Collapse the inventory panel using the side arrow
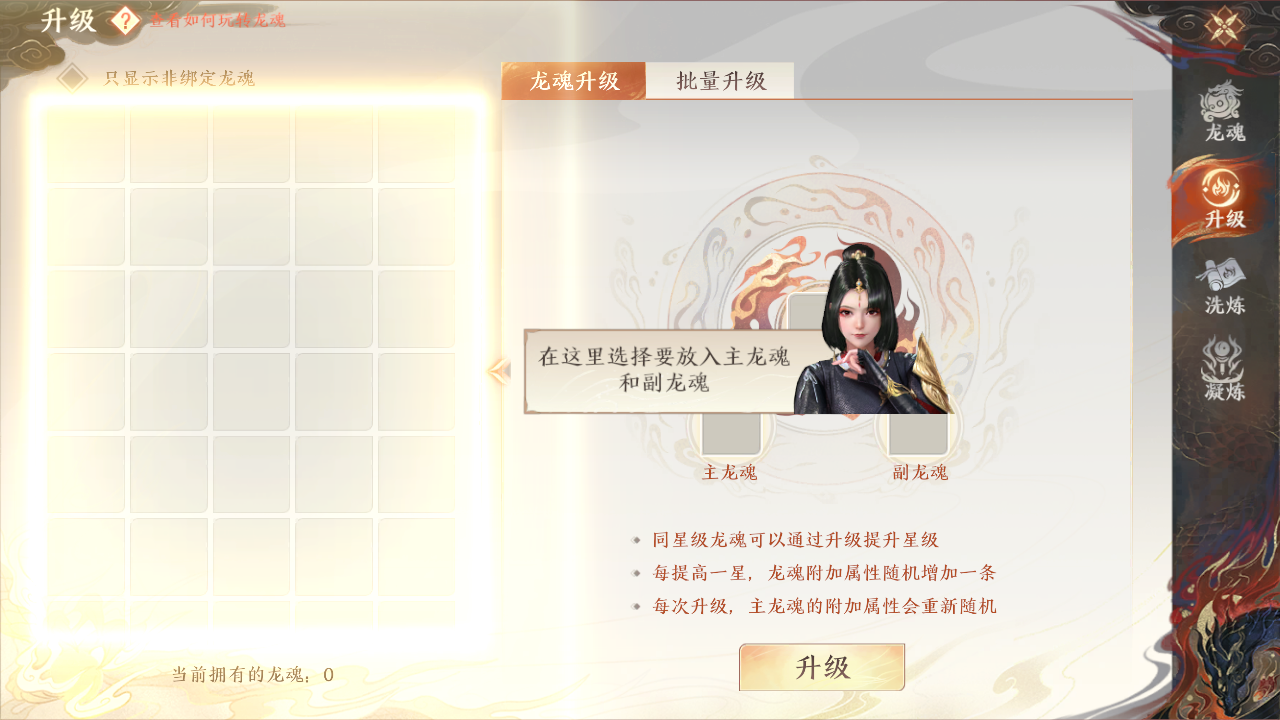 pyautogui.click(x=498, y=369)
